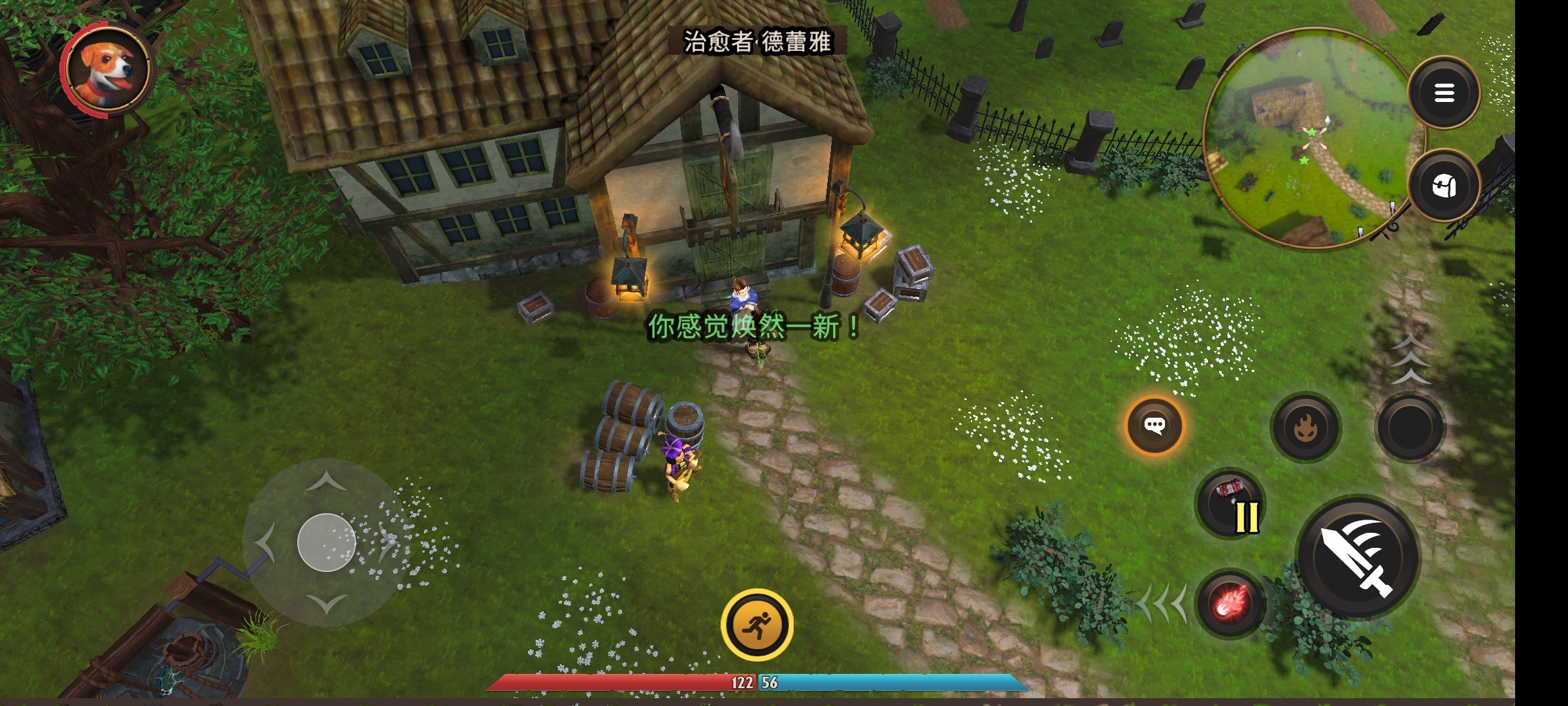Image resolution: width=1568 pixels, height=706 pixels.
Task: Tap the virtual joystick thumb knob
Action: [x=326, y=542]
